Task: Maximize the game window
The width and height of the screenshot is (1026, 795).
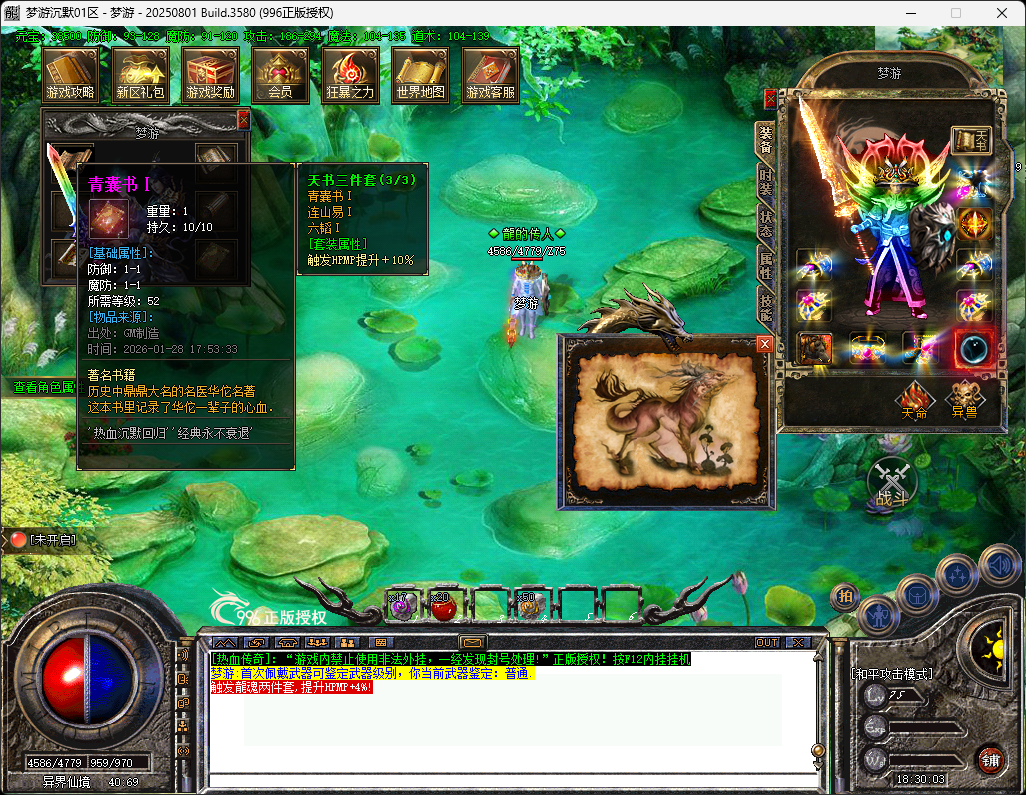Action: [955, 13]
